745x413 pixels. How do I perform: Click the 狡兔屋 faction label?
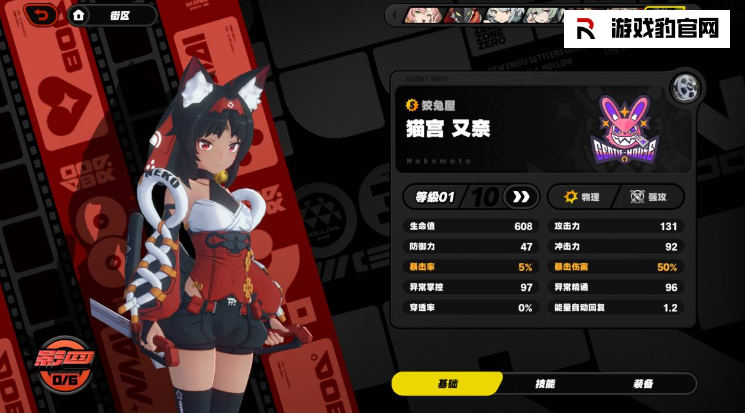pos(437,103)
